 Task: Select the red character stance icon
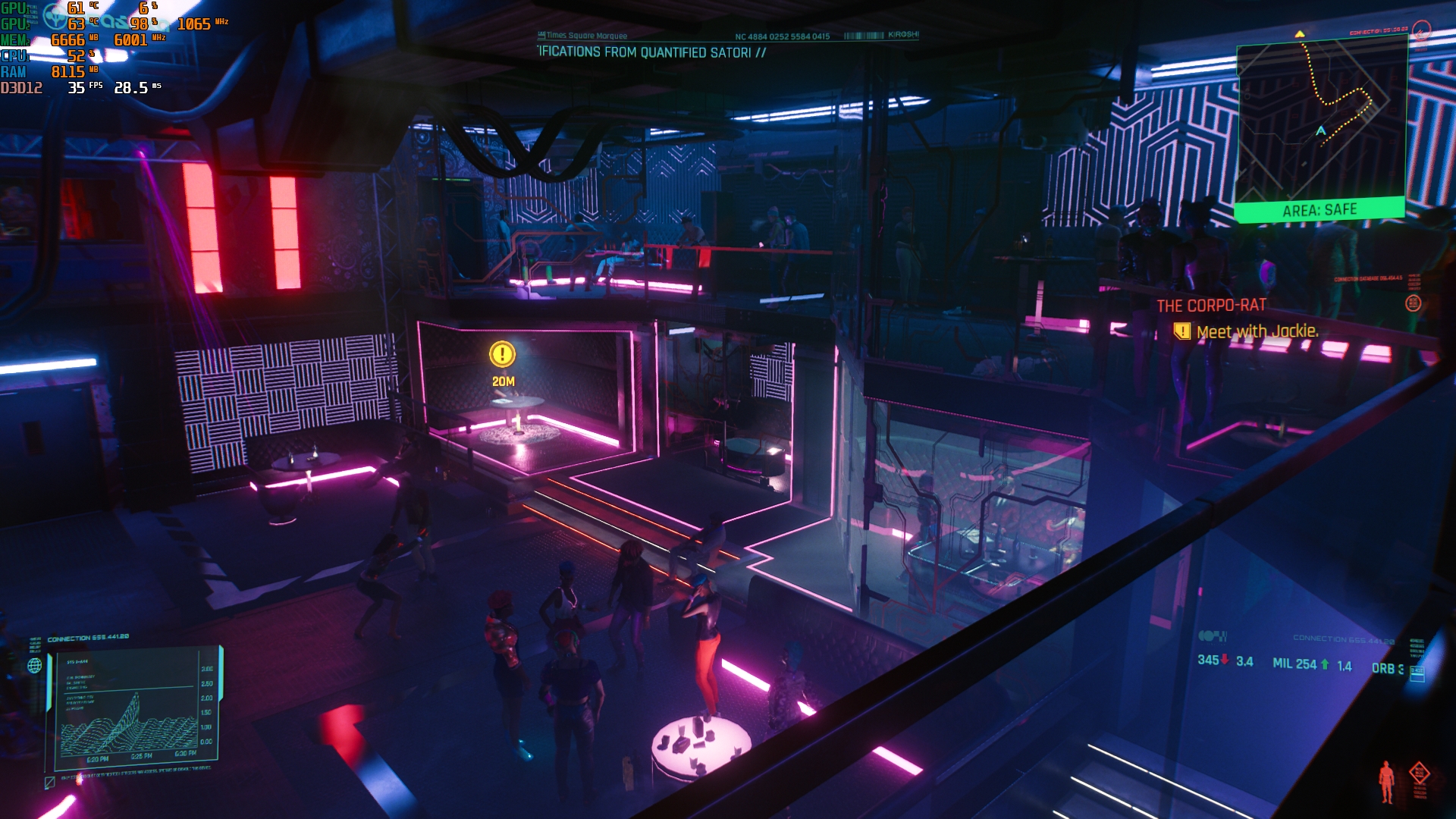pos(1386,781)
